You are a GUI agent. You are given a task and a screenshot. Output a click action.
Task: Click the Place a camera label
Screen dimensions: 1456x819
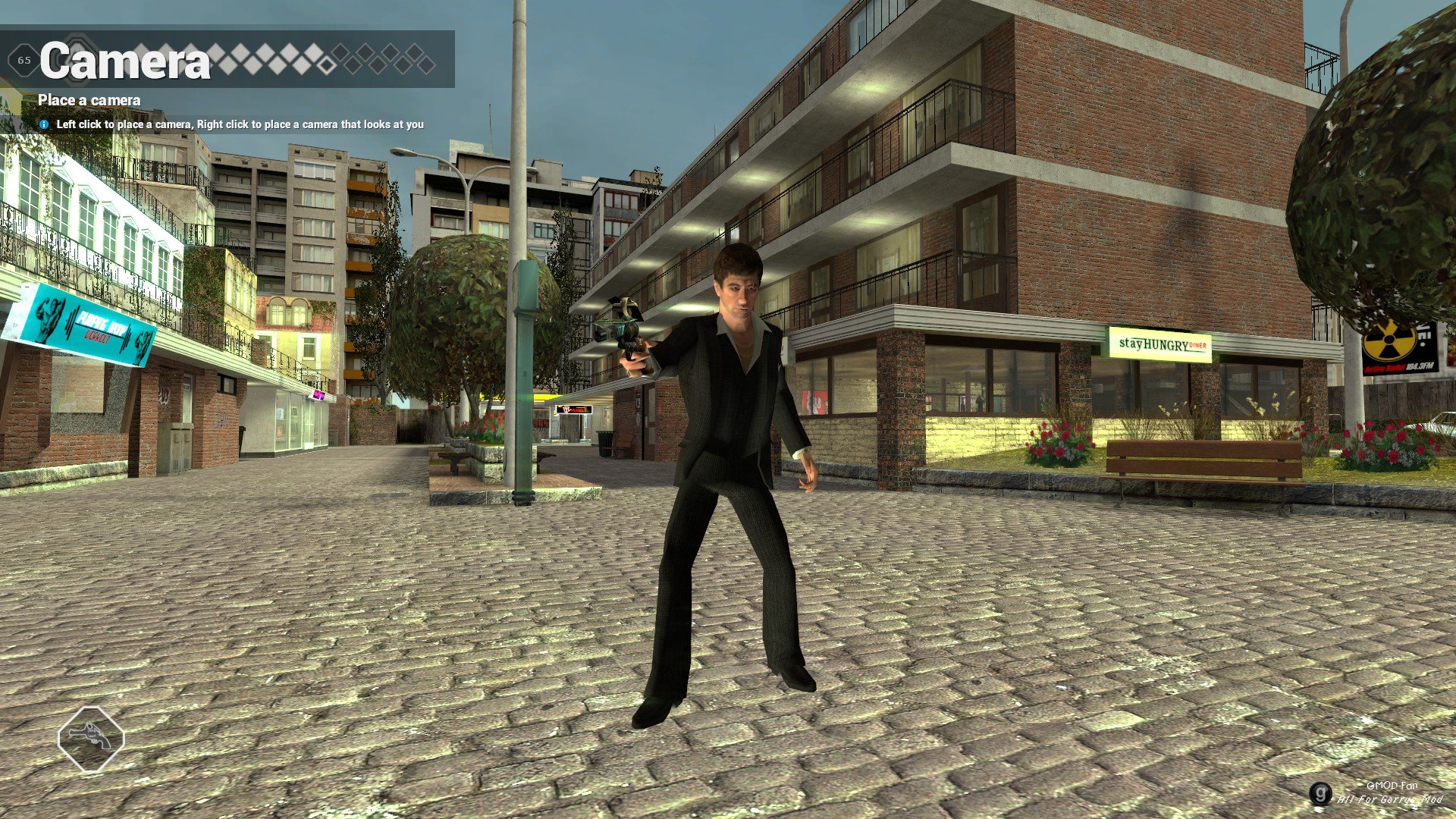click(x=89, y=100)
